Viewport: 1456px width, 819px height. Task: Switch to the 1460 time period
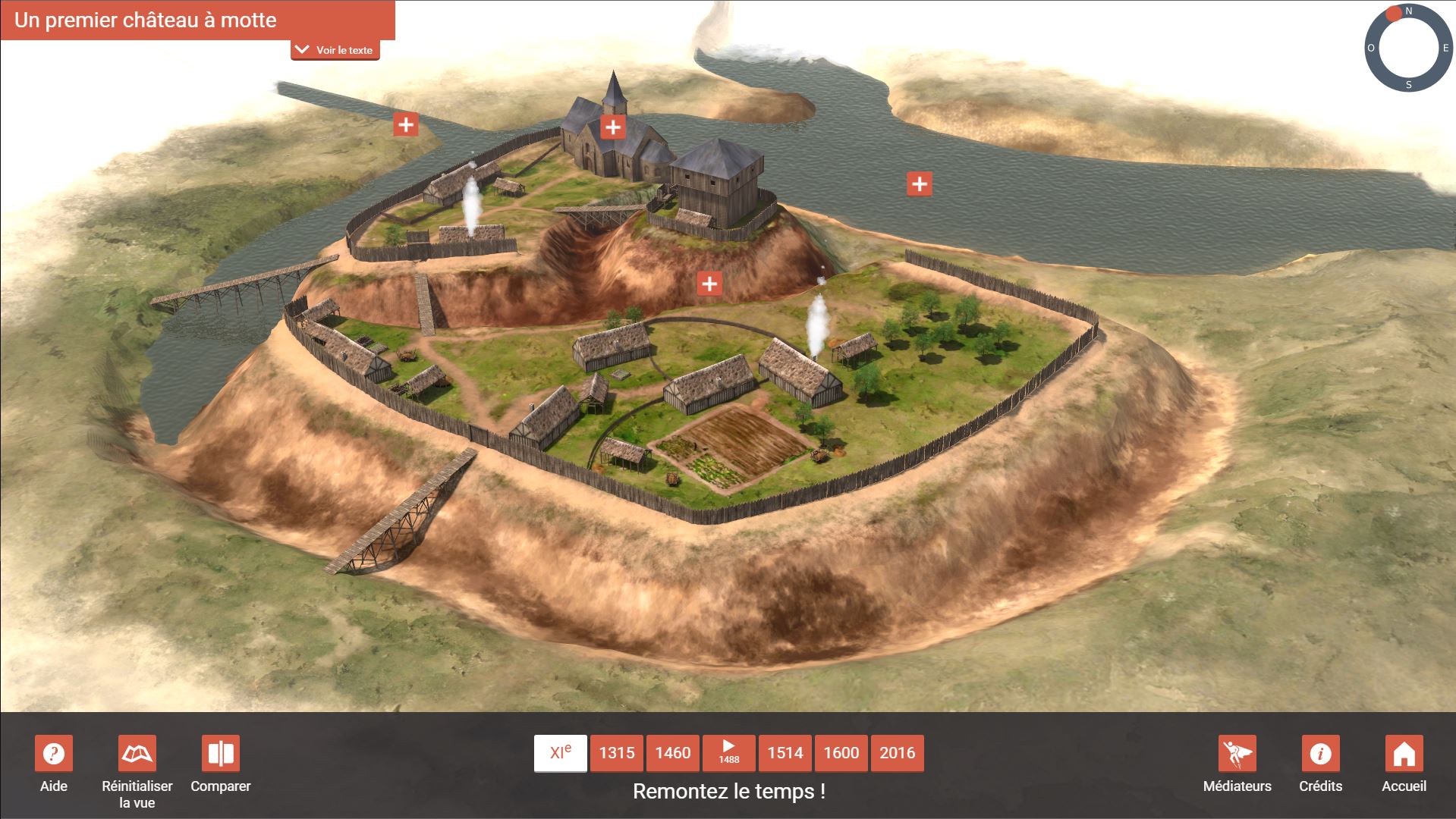(x=673, y=753)
